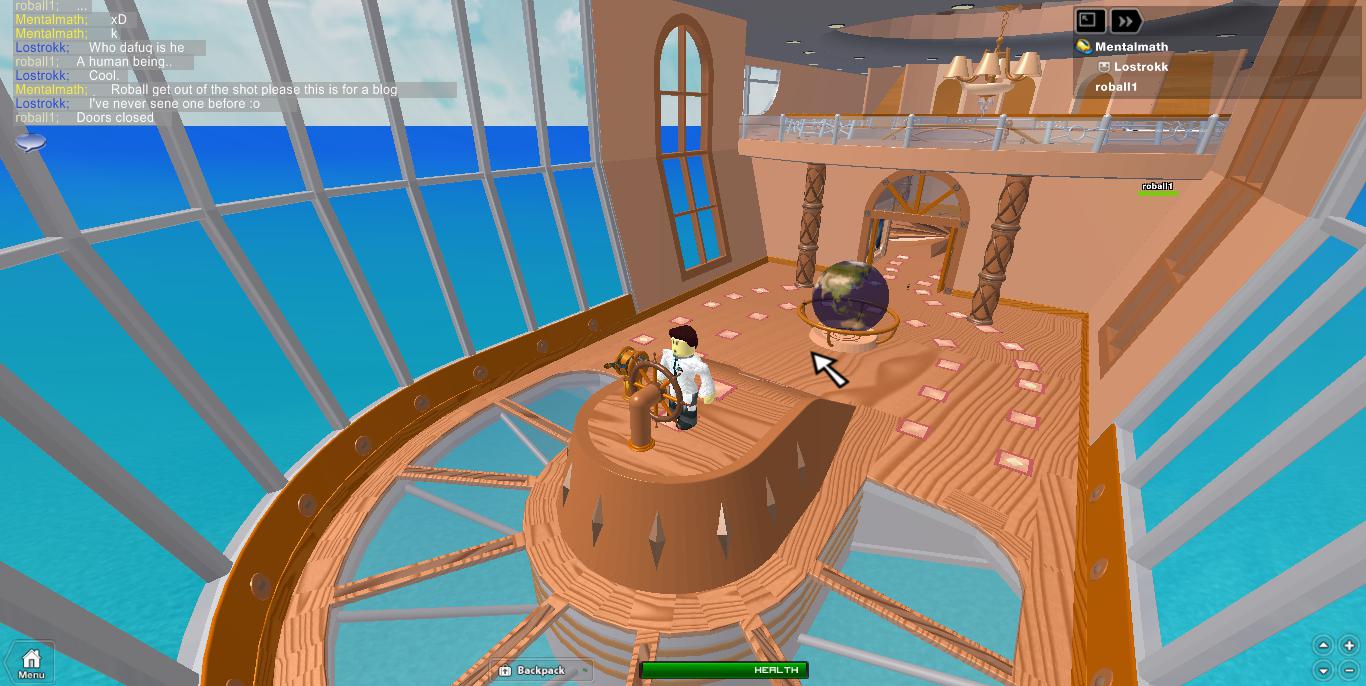Select Lostrokk in the player list
The width and height of the screenshot is (1366, 686).
(1140, 67)
